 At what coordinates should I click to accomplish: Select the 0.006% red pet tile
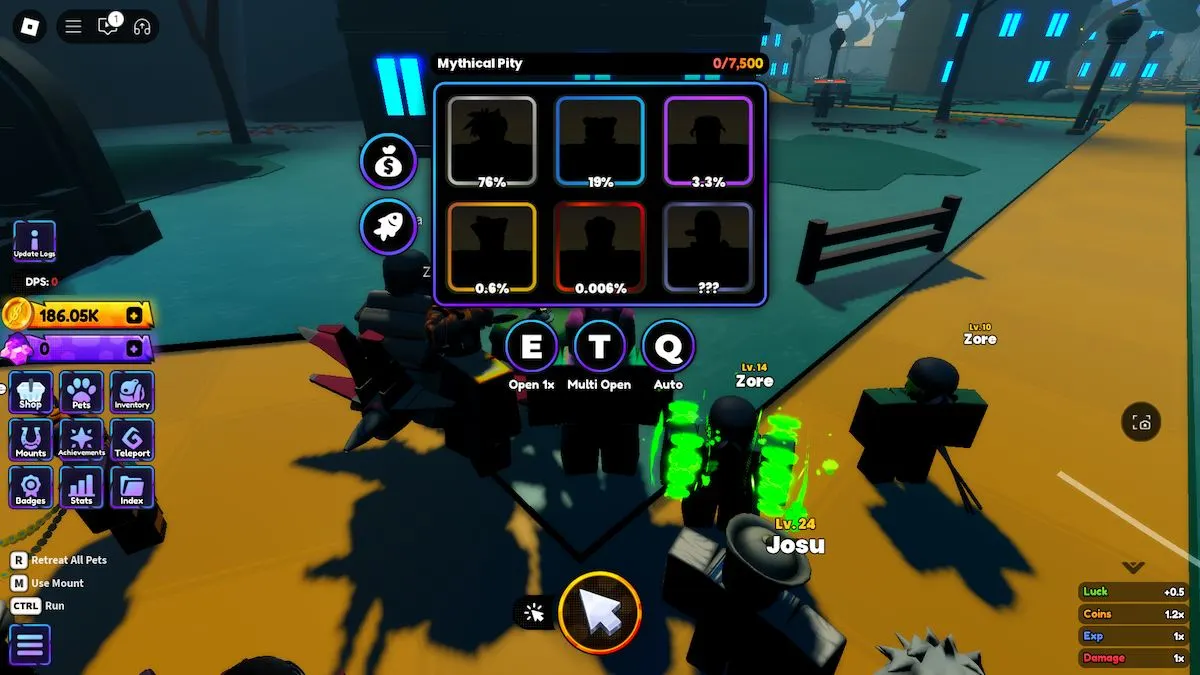pos(600,248)
